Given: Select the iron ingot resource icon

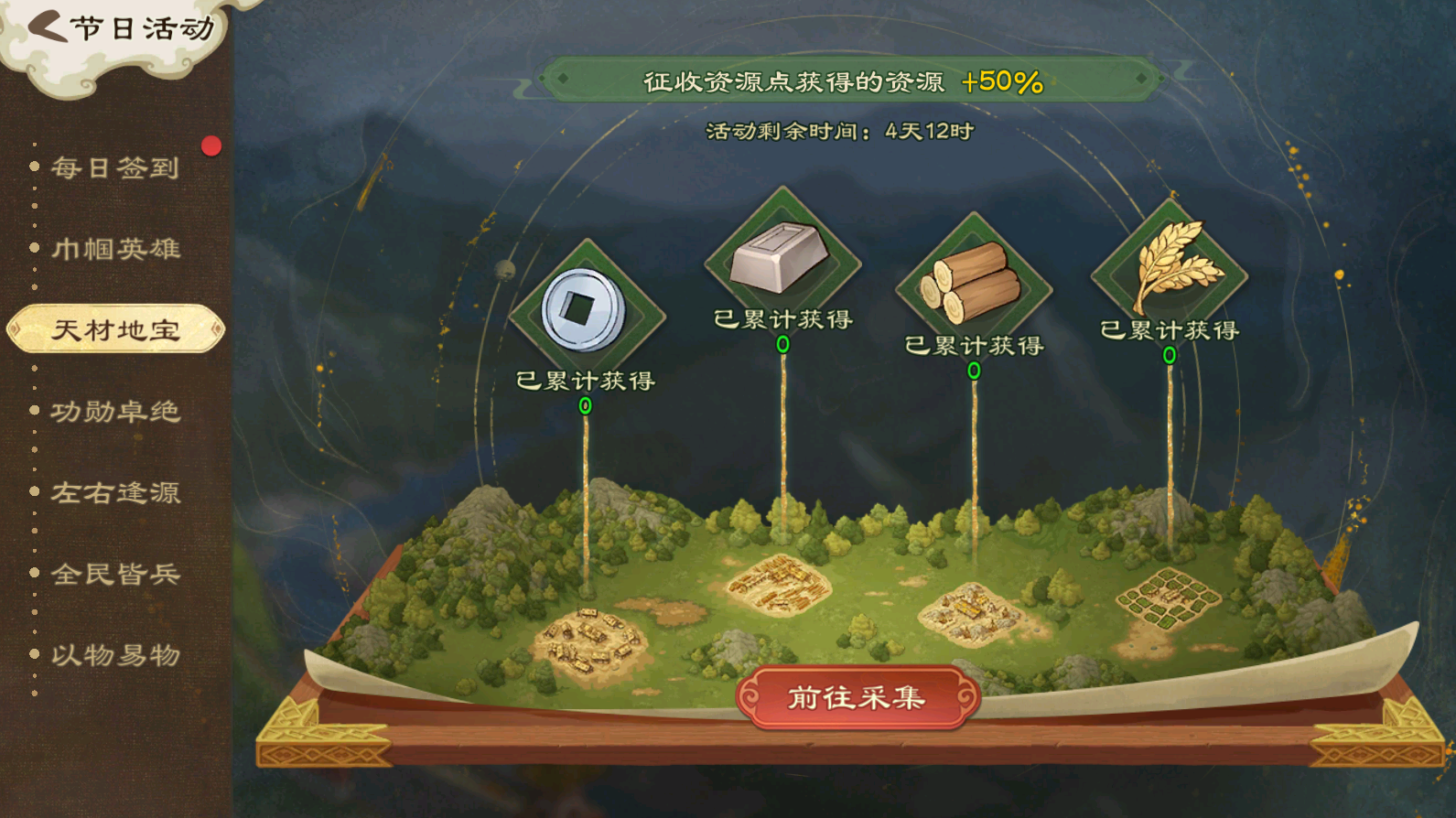Looking at the screenshot, I should pyautogui.click(x=782, y=257).
